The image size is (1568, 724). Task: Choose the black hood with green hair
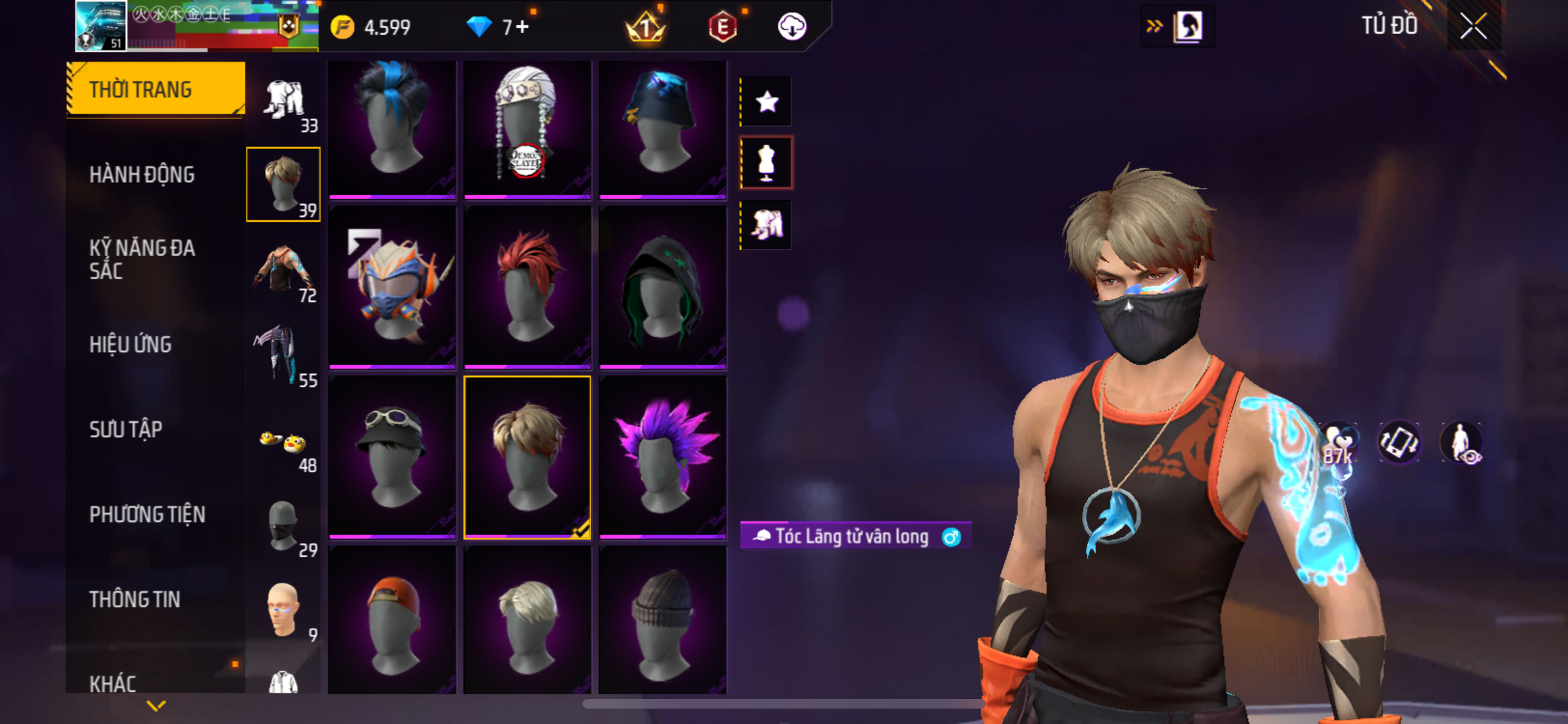[662, 288]
